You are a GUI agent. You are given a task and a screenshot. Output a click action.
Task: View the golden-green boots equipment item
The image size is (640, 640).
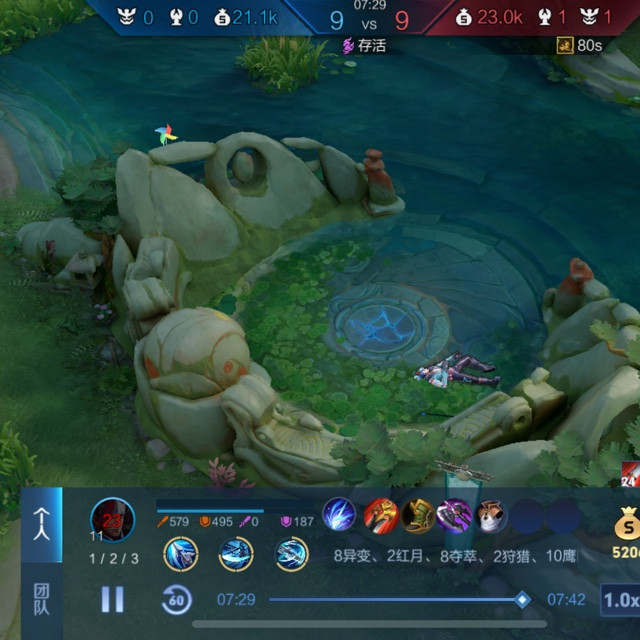[x=419, y=516]
